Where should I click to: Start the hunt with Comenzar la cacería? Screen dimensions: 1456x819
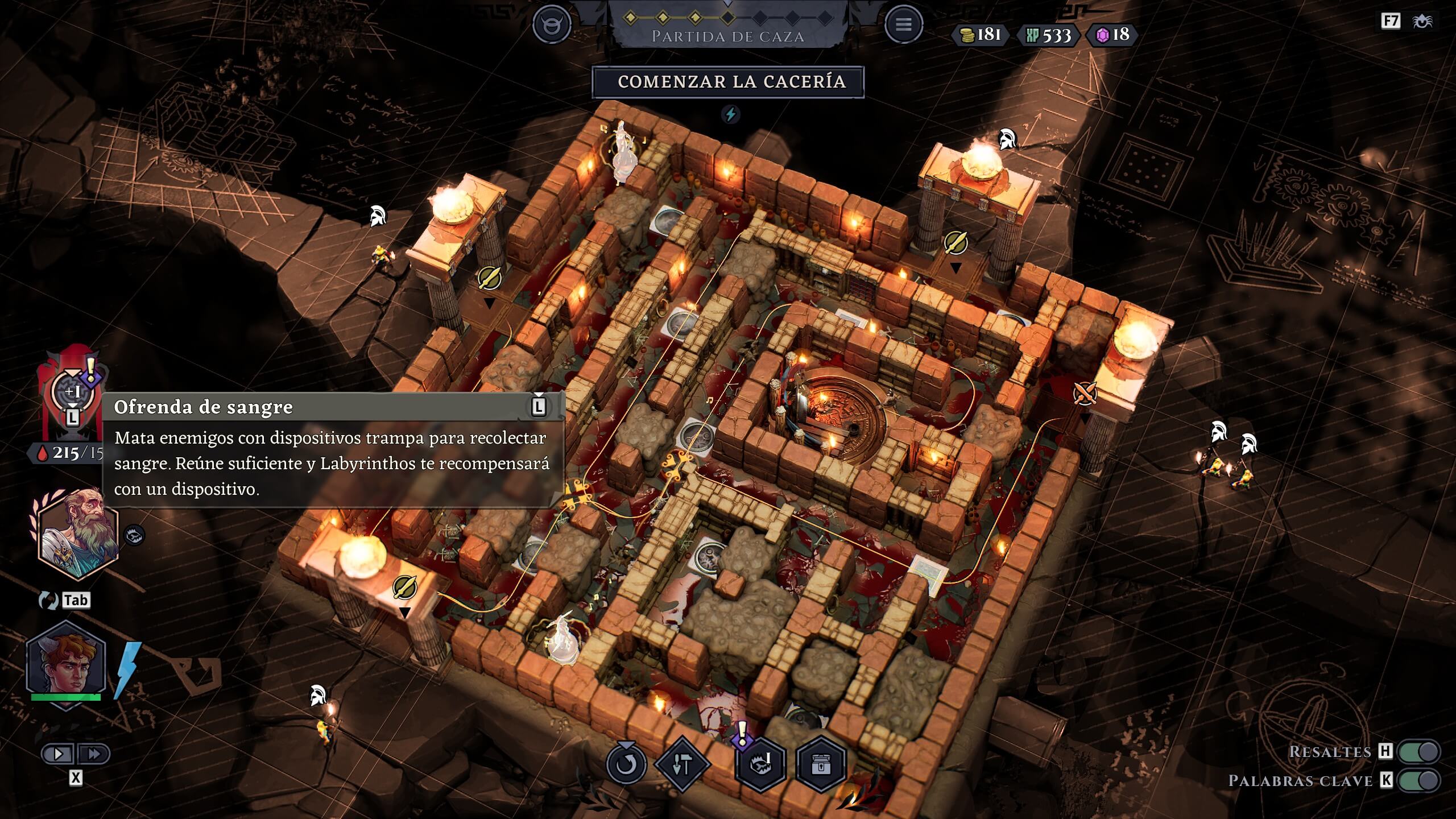point(728,82)
